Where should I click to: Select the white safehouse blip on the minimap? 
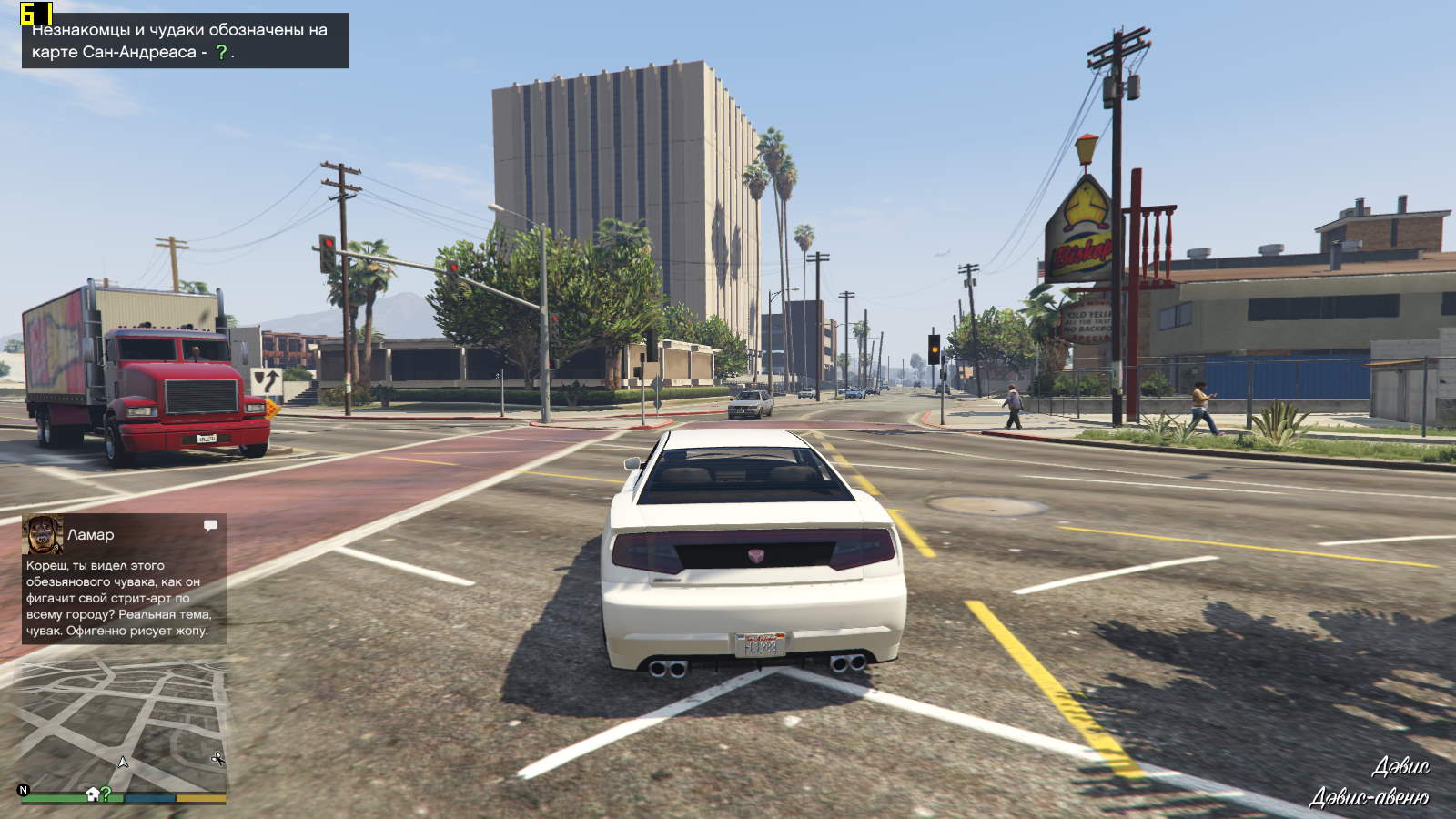click(x=93, y=794)
